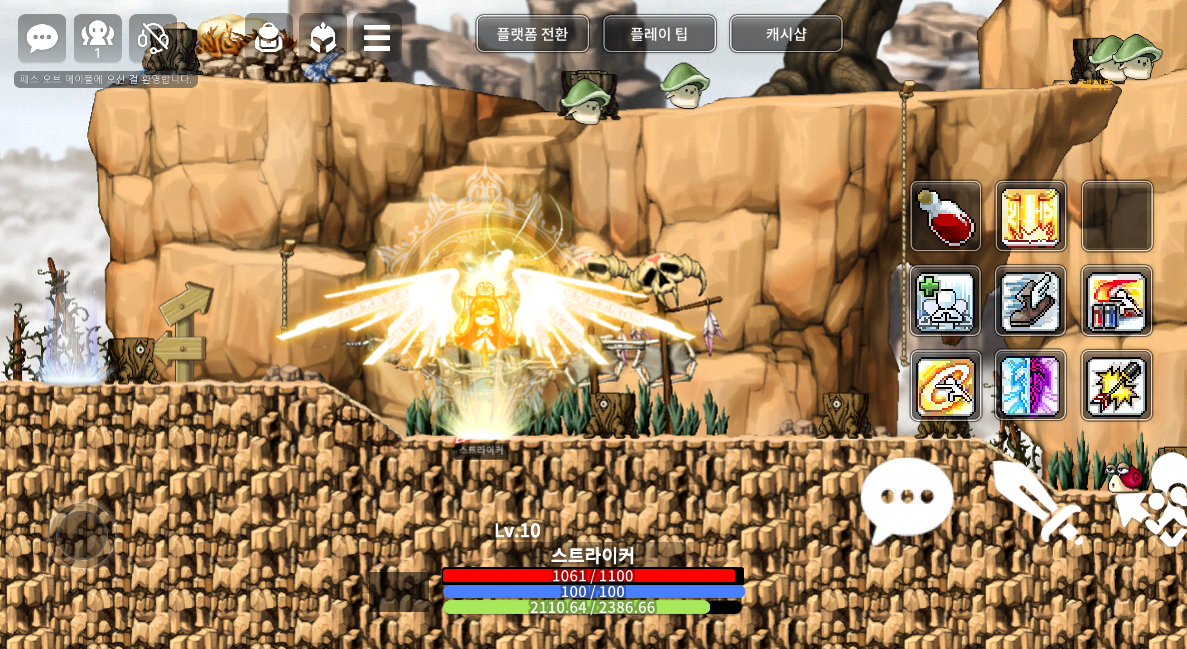1187x649 pixels.
Task: Toggle the crossed-out mouse control icon
Action: 153,39
